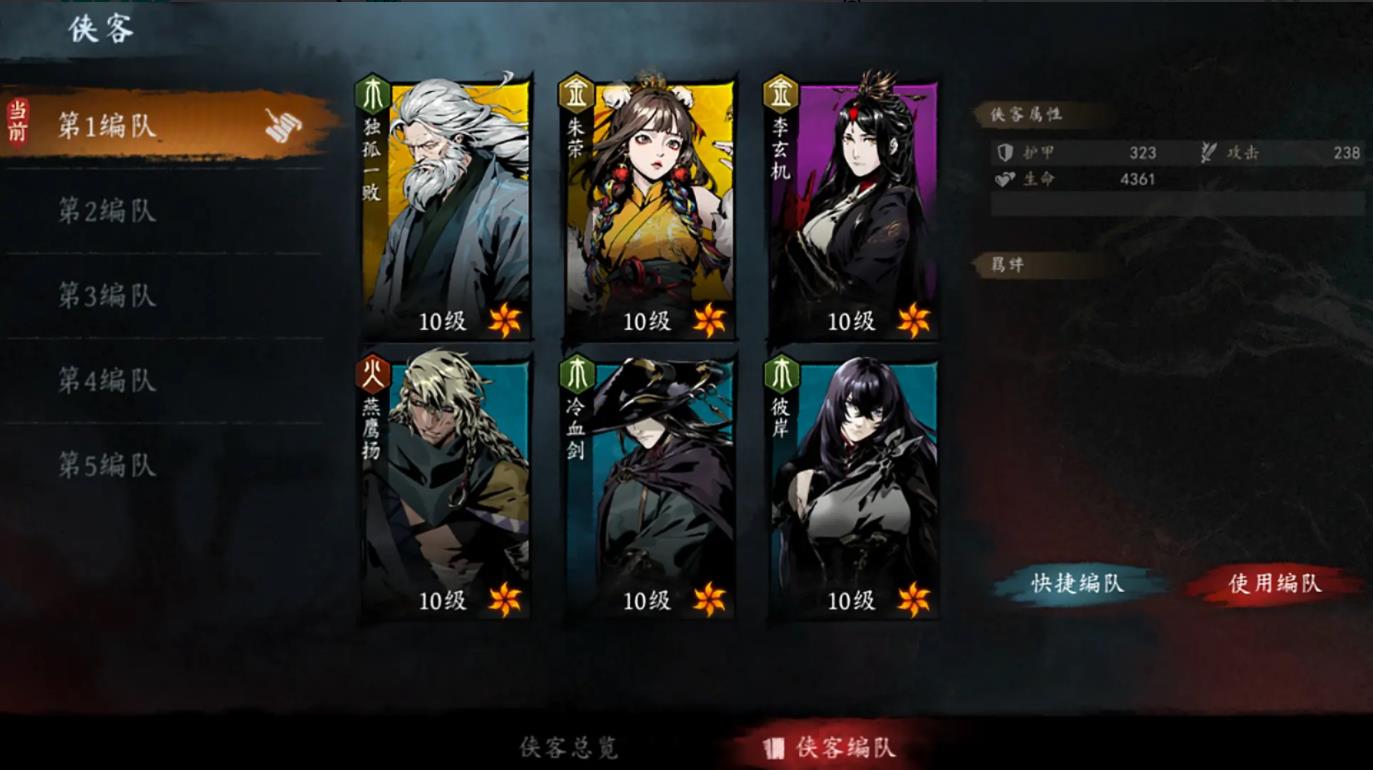Viewport: 1373px width, 770px height.
Task: Click the orange flower icon on 彼岸's card
Action: click(x=912, y=601)
